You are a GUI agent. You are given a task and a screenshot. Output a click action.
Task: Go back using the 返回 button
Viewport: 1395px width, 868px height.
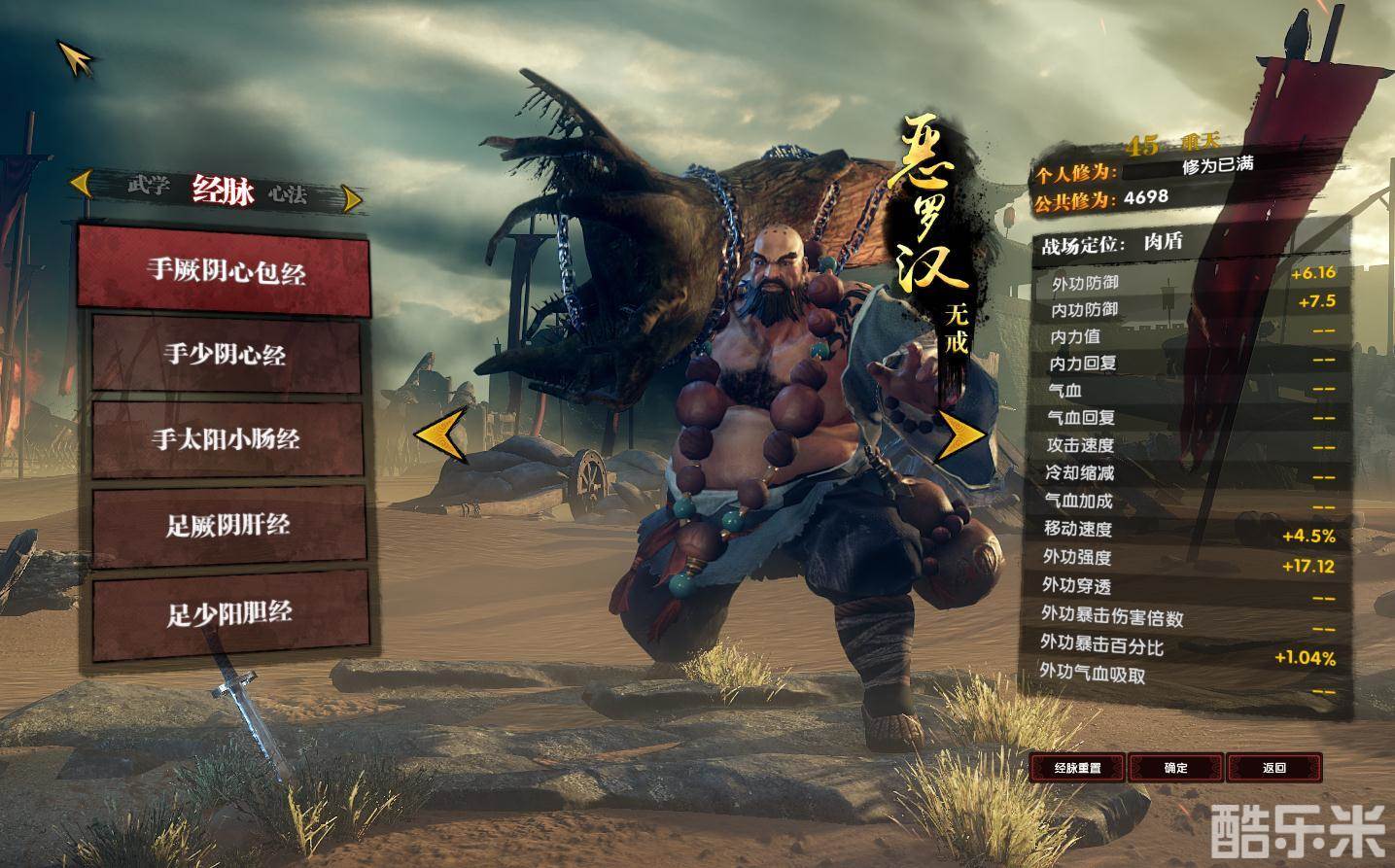tap(1273, 768)
